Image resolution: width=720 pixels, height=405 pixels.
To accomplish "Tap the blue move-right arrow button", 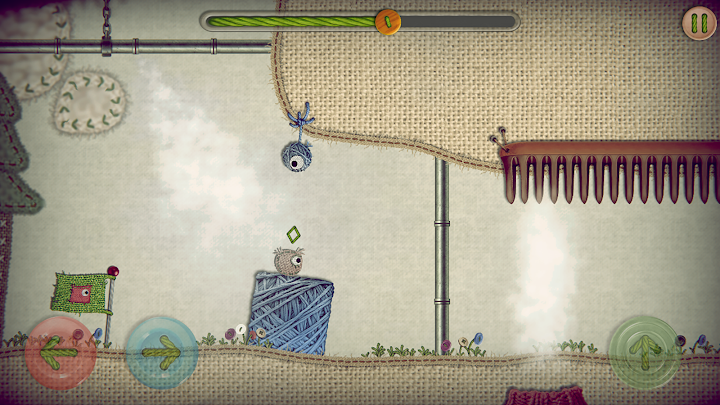I will pos(160,351).
